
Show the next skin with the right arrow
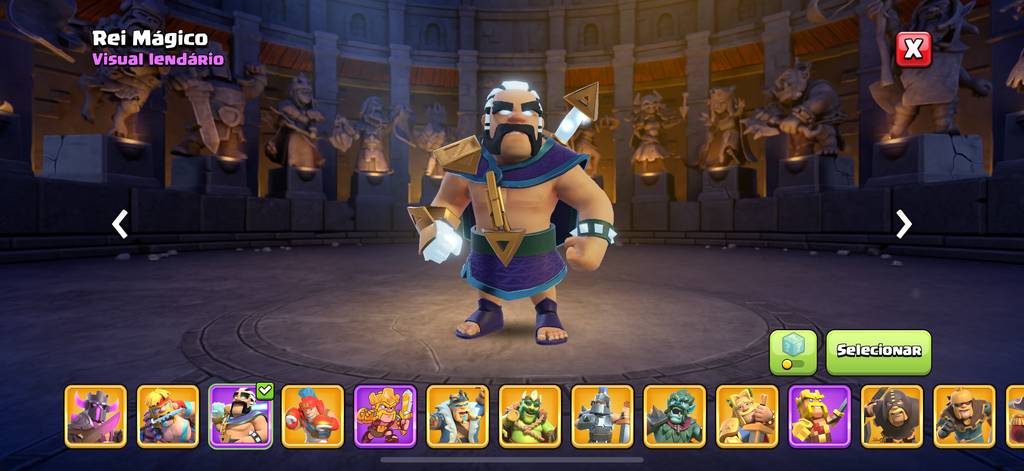904,224
